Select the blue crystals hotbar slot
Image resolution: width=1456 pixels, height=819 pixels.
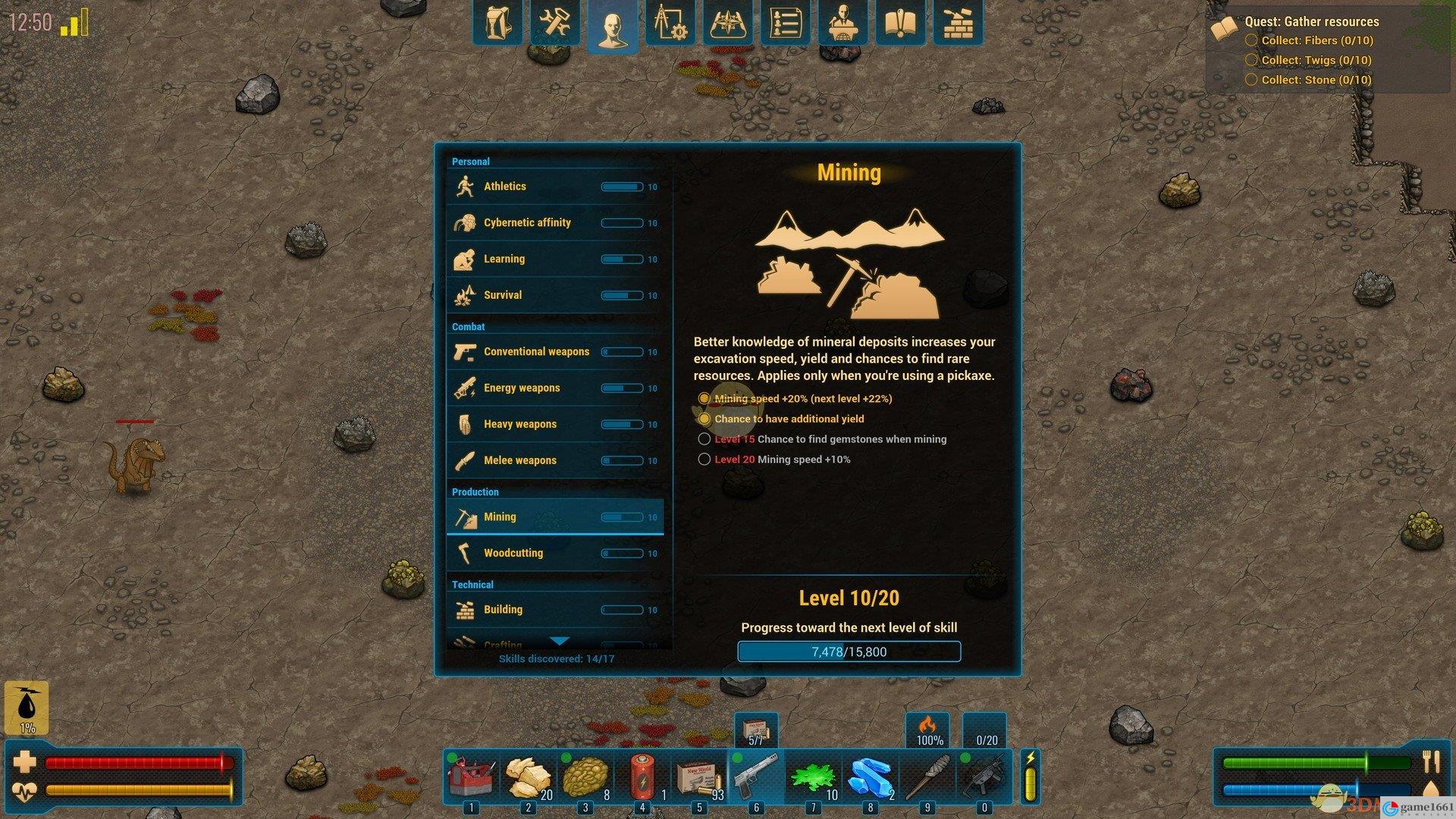(x=870, y=777)
